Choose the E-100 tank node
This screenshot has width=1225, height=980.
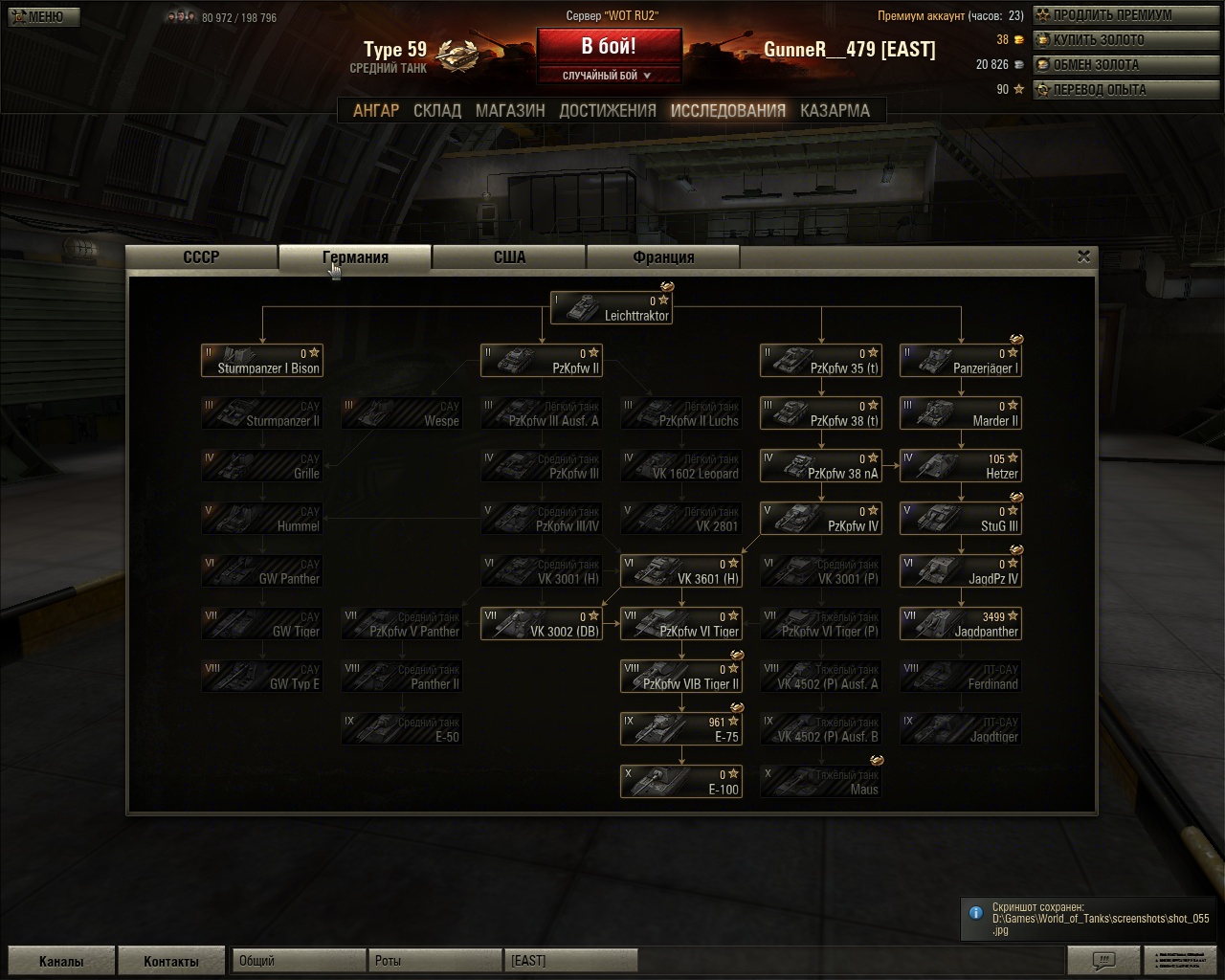[x=681, y=782]
